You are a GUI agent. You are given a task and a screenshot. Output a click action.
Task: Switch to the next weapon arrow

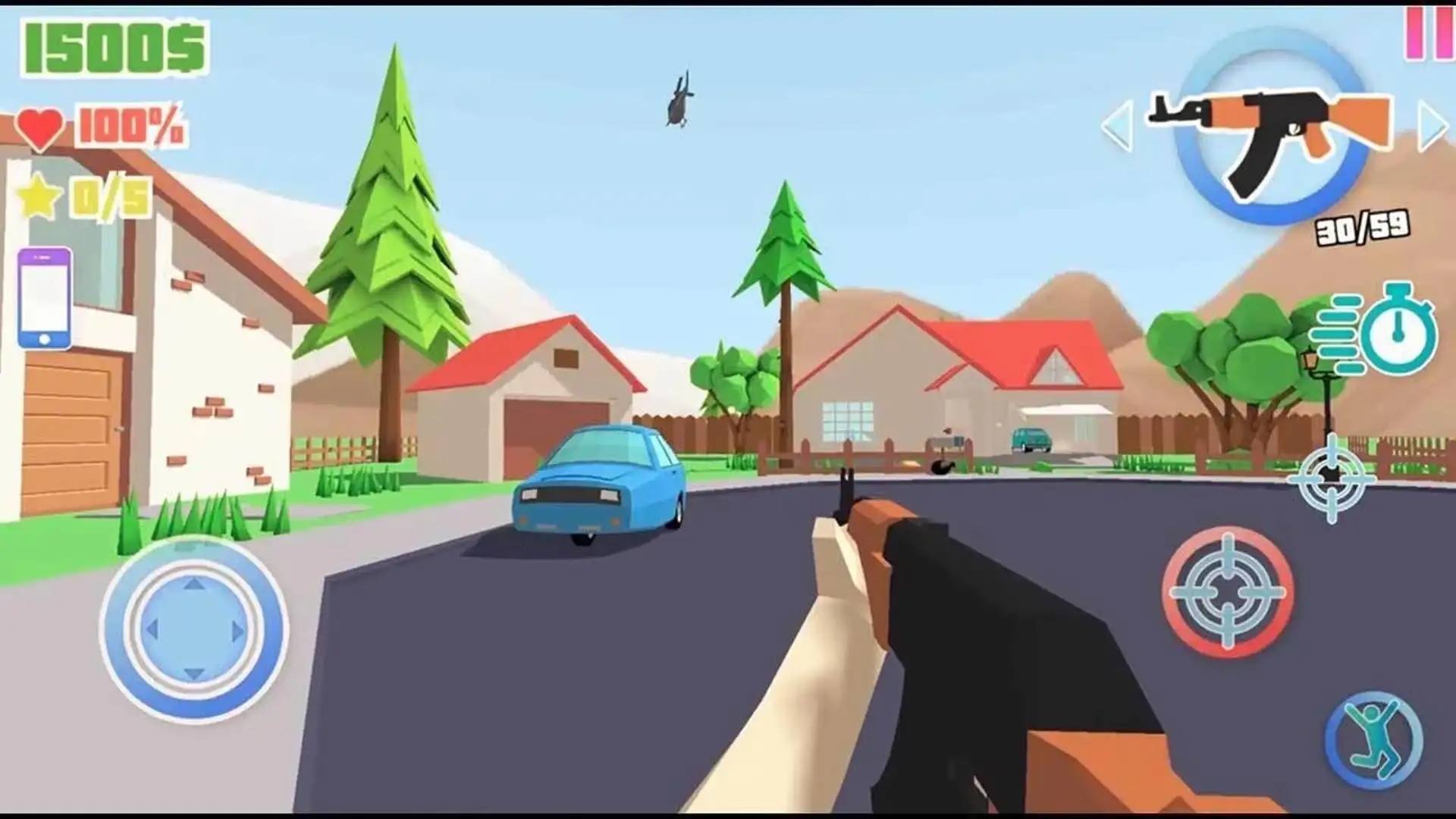click(x=1432, y=125)
